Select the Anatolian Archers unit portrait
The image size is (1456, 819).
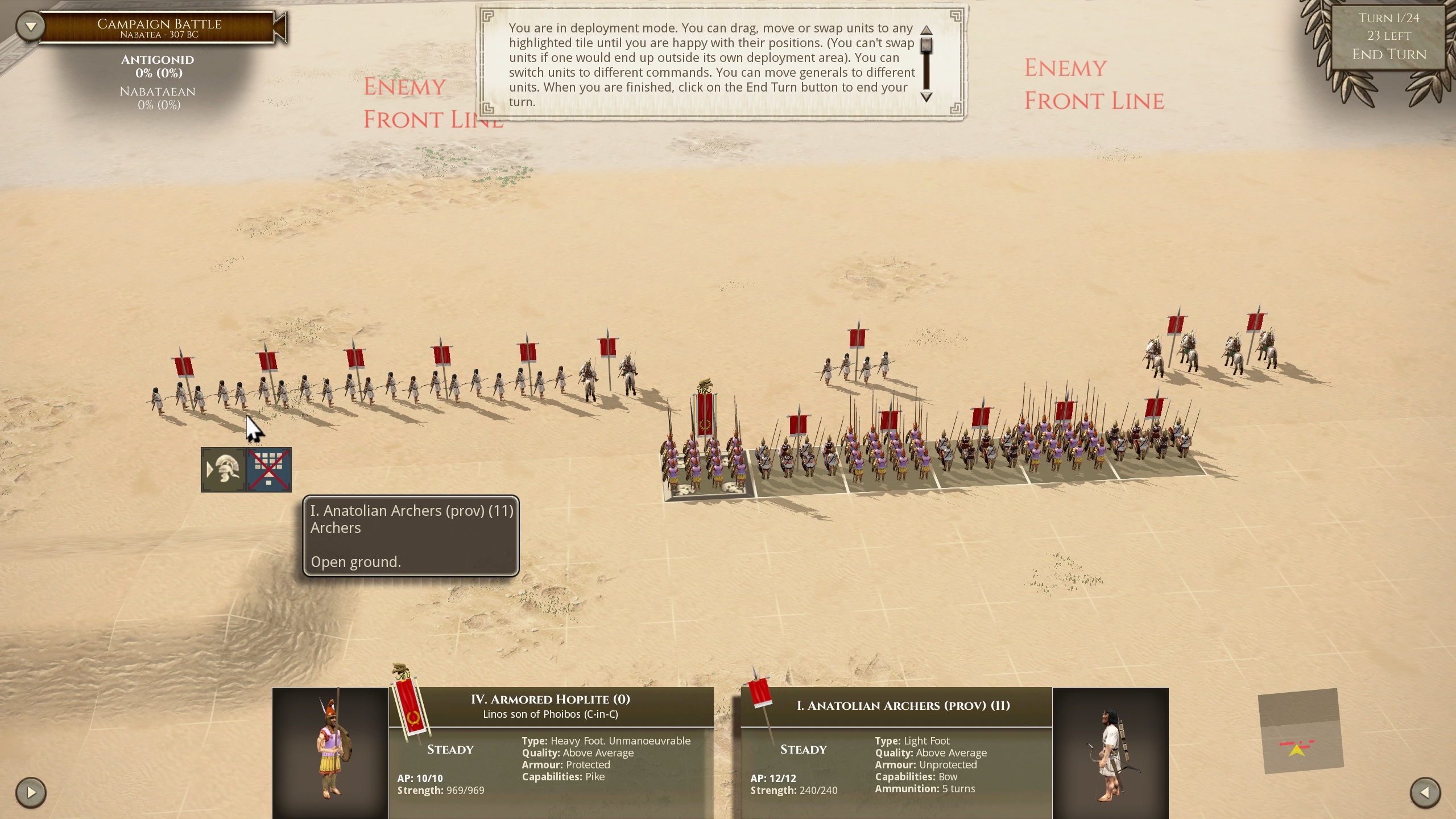click(1110, 752)
